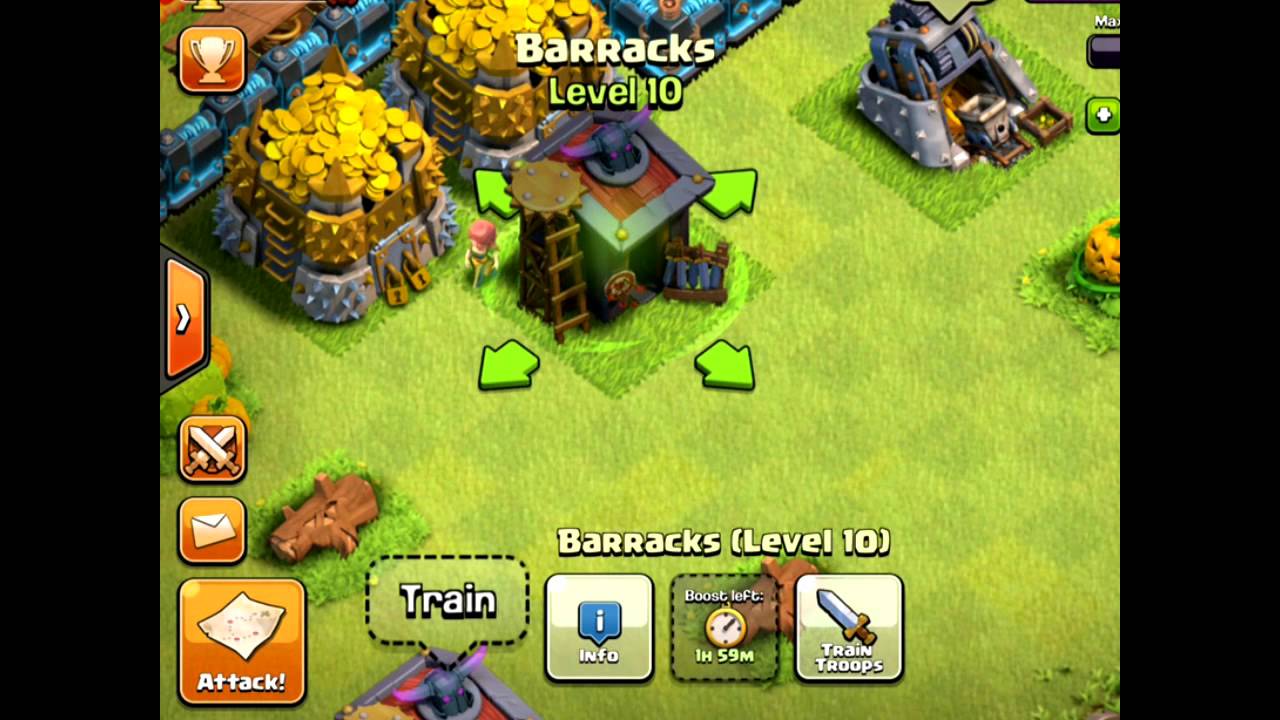Expand the orange side panel arrow tab

pos(184,318)
